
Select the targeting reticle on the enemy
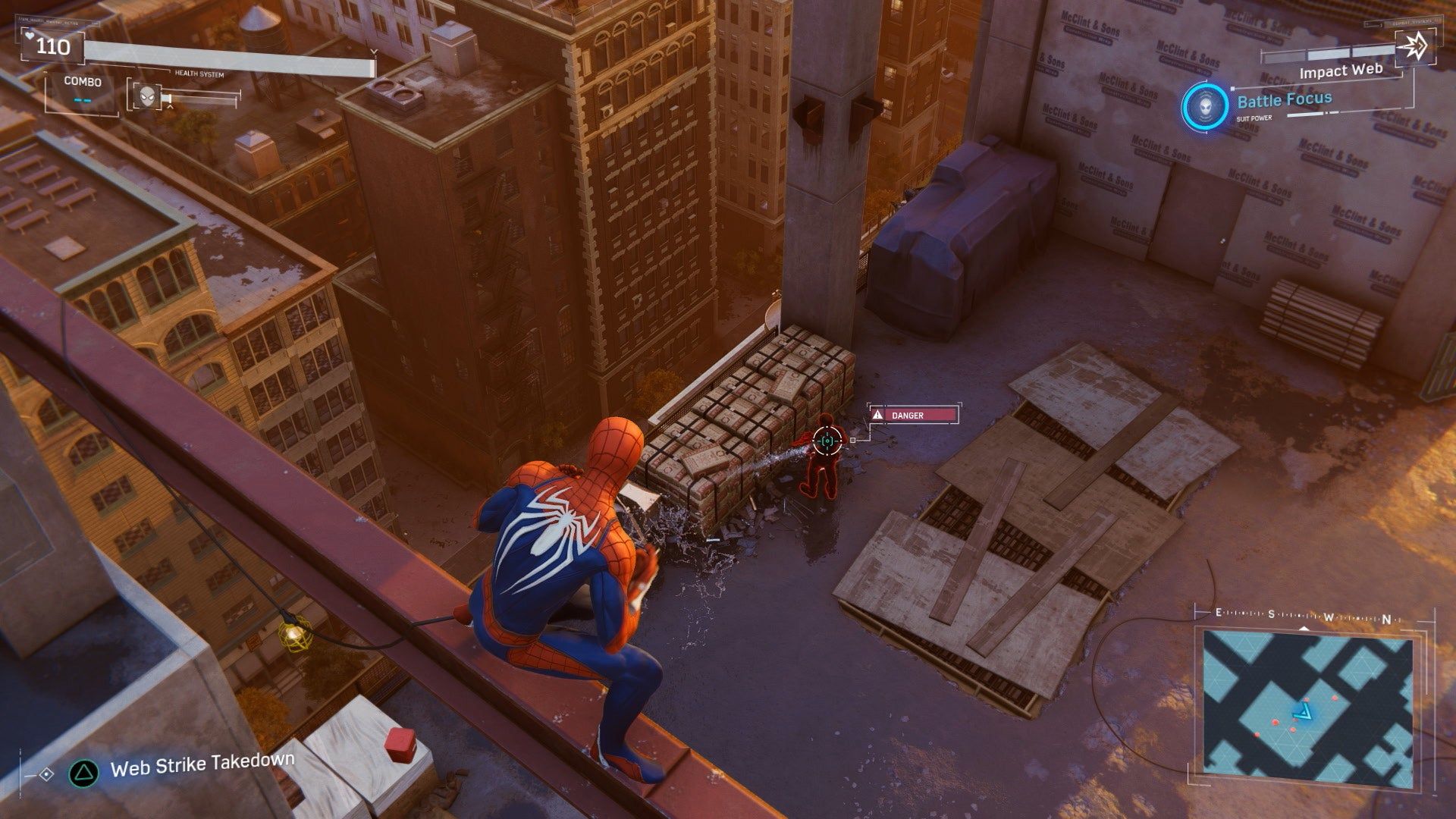tap(827, 440)
